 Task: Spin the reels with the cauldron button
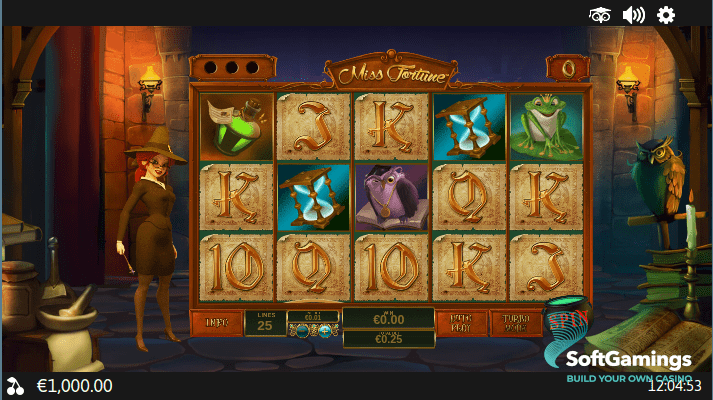566,320
